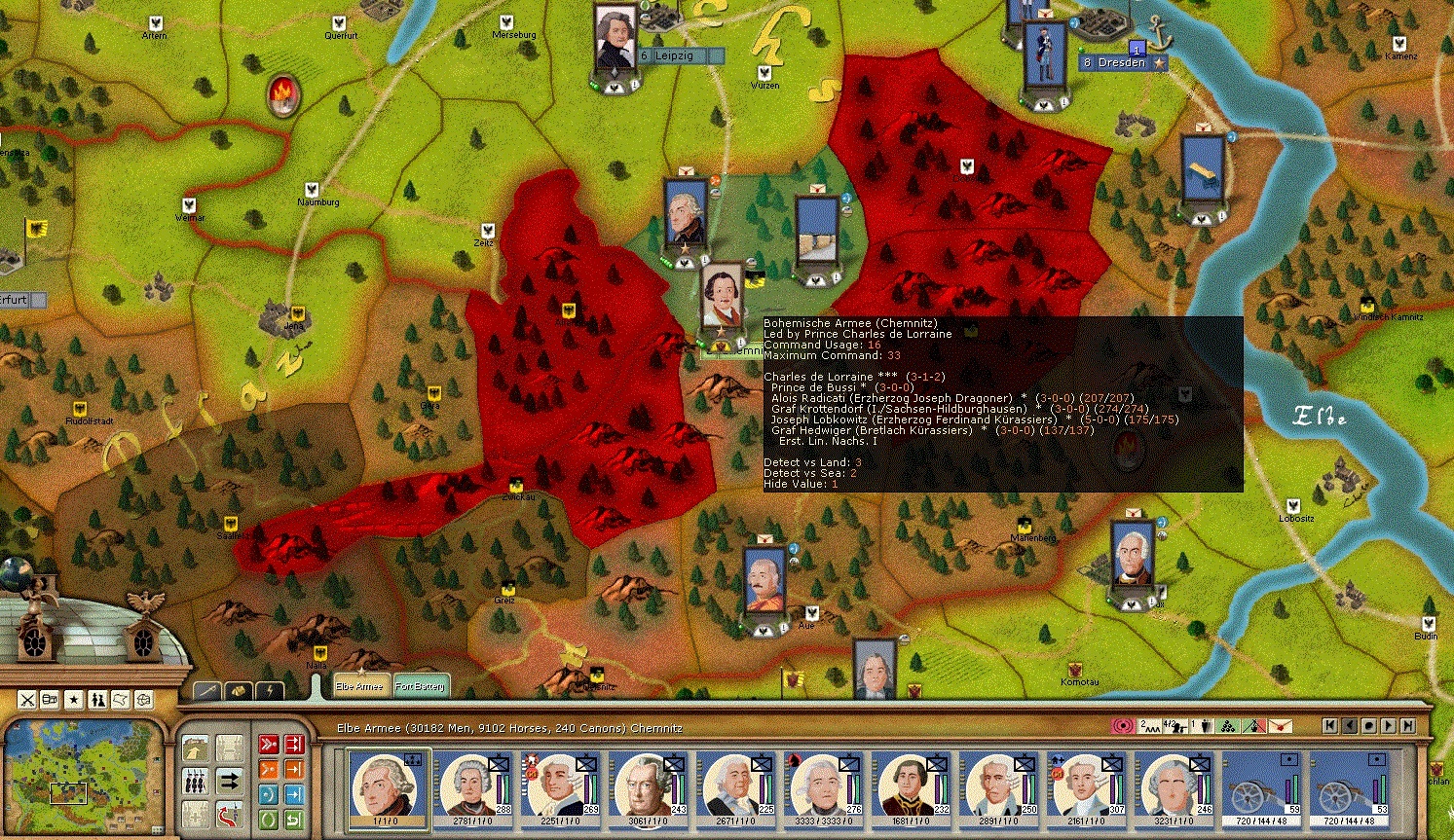Toggle the militia filter icon

[x=195, y=783]
